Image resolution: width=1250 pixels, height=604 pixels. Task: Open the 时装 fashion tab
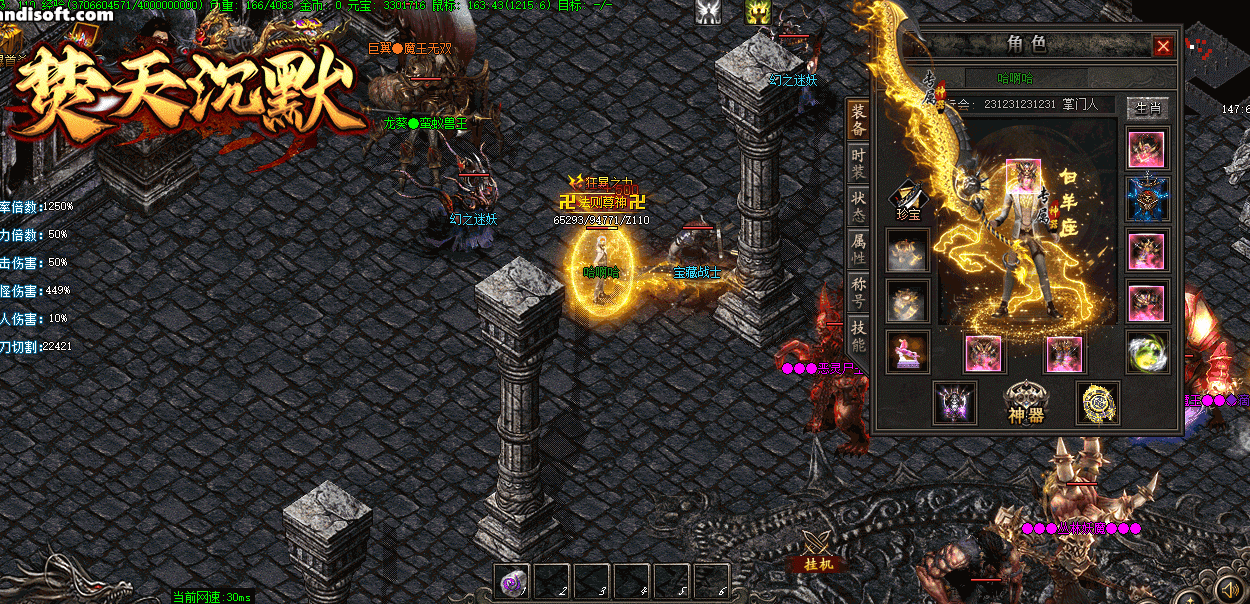pyautogui.click(x=858, y=163)
